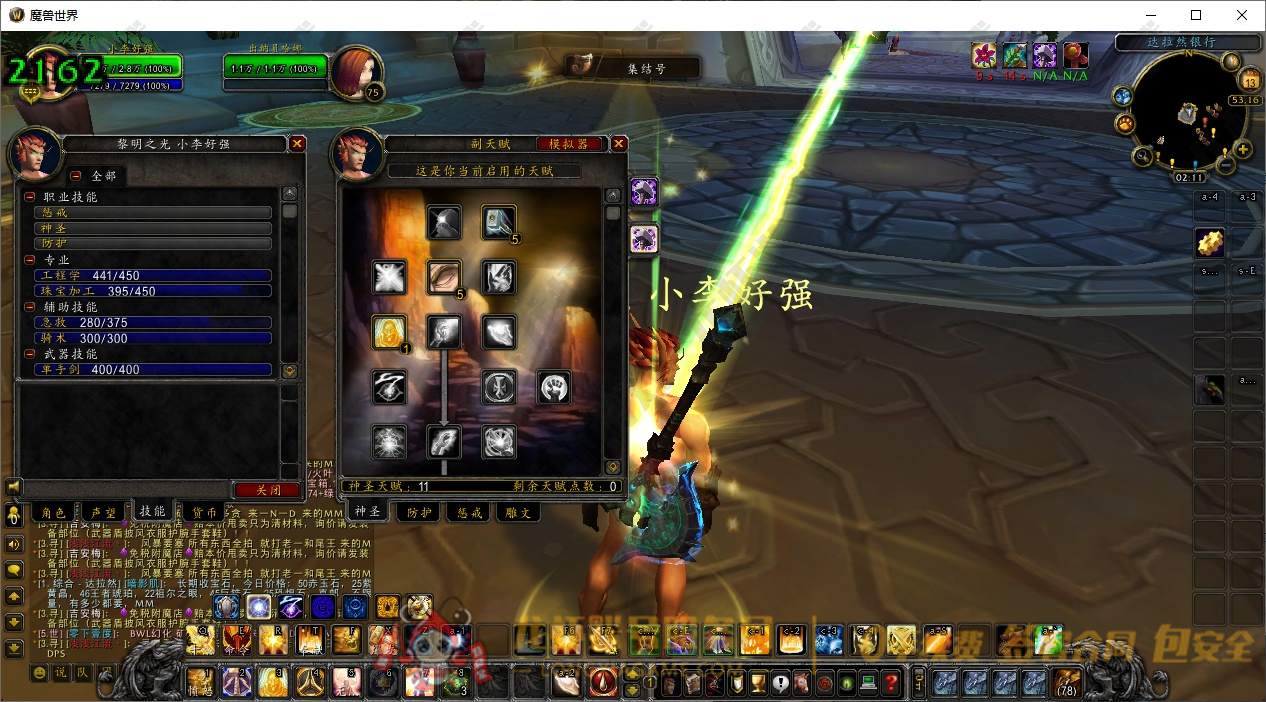
Task: Switch to the 防护 talent tree tab
Action: tap(418, 512)
